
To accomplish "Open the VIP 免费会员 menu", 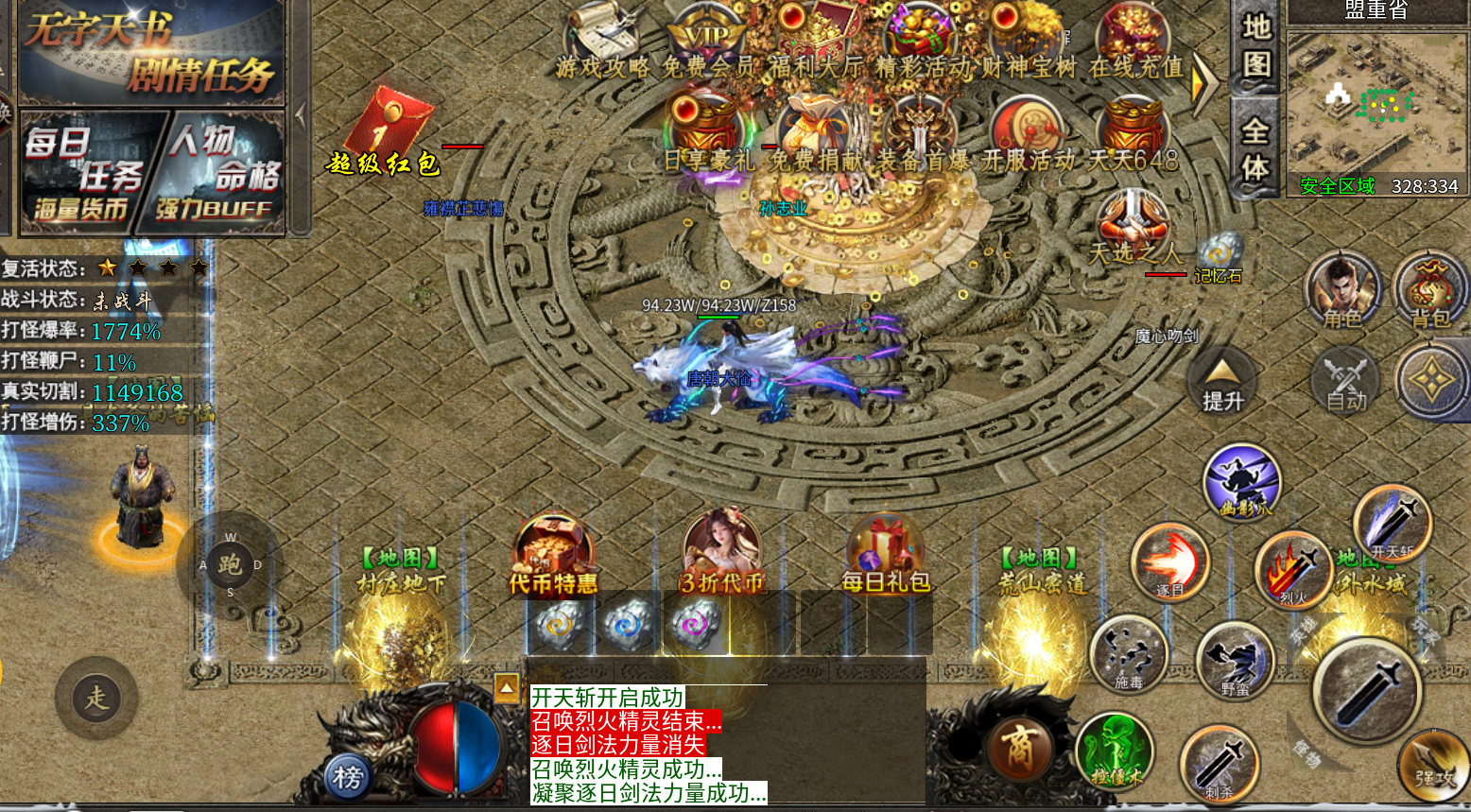I will pos(707,43).
